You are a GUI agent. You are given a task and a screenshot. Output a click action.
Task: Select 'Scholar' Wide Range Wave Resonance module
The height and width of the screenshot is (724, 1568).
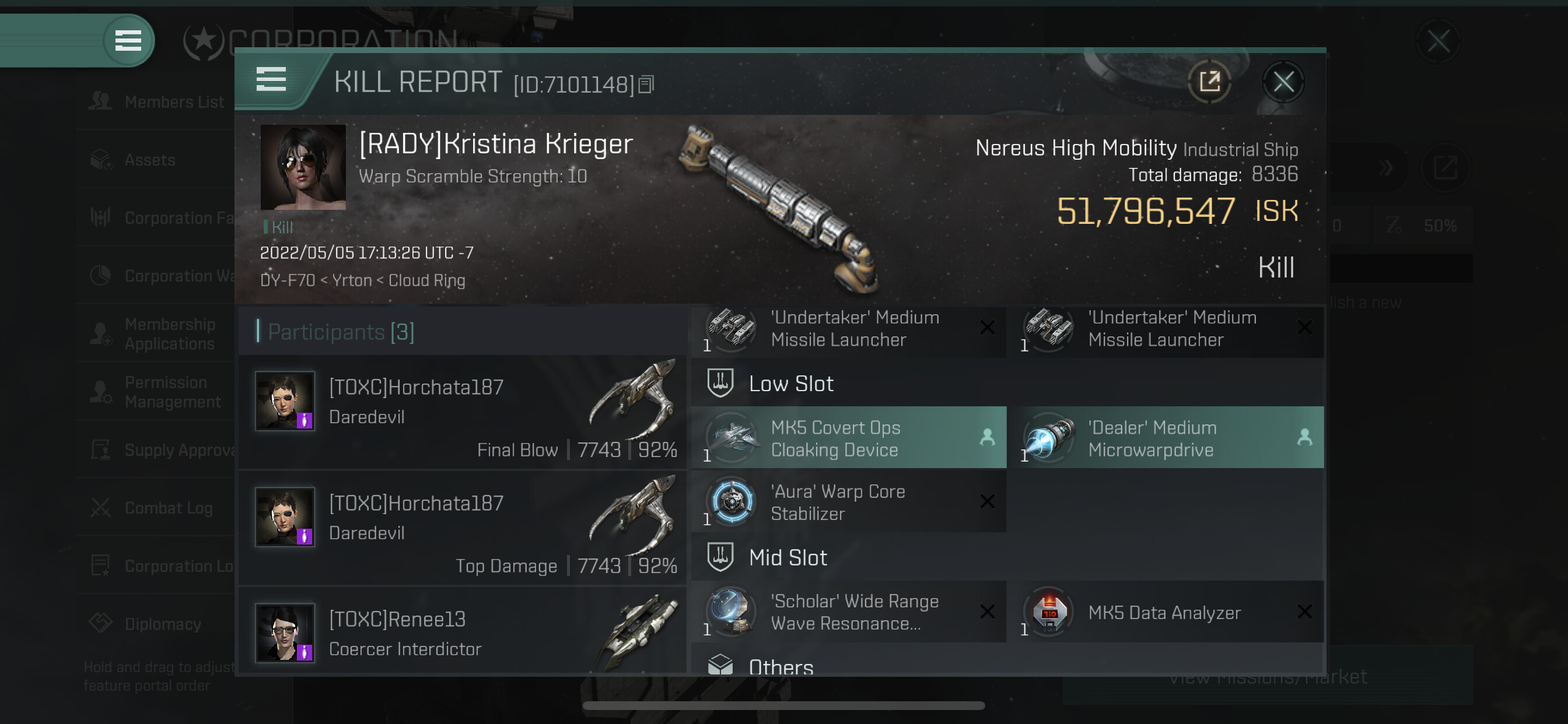point(849,612)
